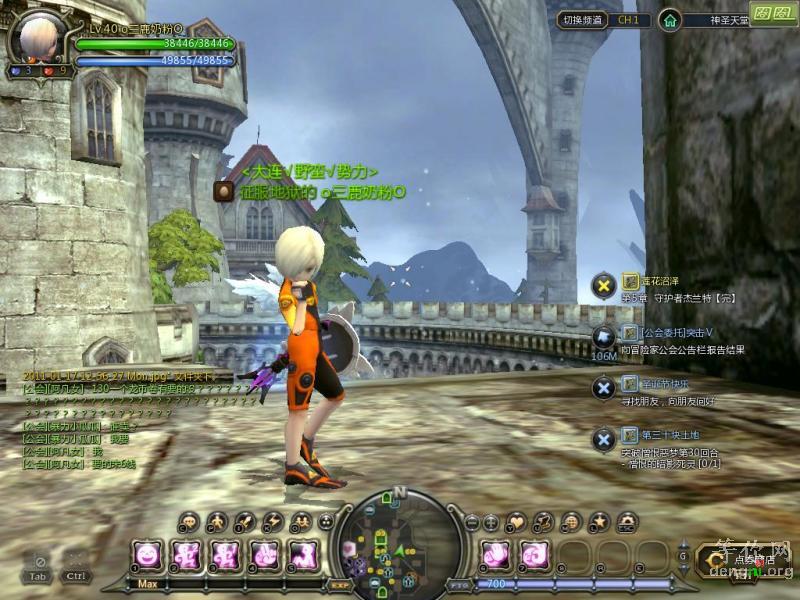Image resolution: width=800 pixels, height=600 pixels.
Task: Click the heart icon in the menu row
Action: coord(516,521)
